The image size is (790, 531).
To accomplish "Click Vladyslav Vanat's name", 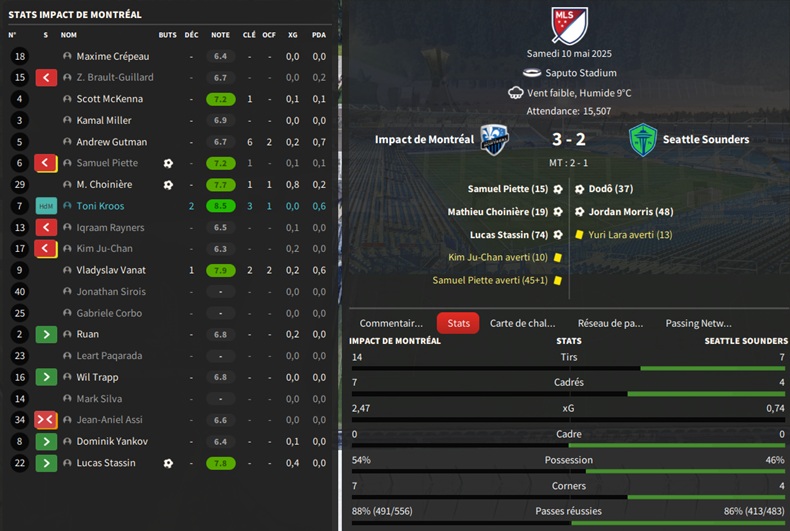I will click(x=111, y=270).
